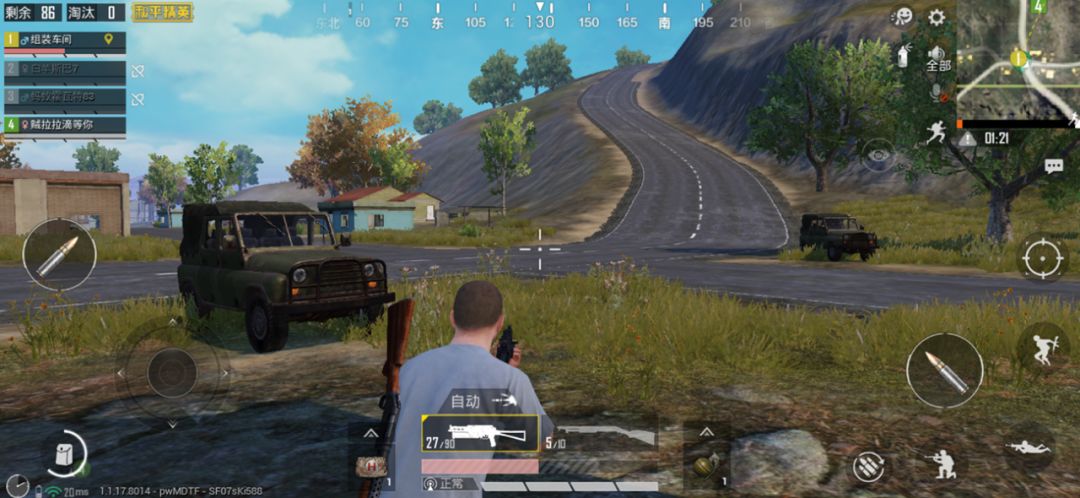This screenshot has height=498, width=1080.
Task: Open the emote smiley face menu
Action: (x=902, y=17)
